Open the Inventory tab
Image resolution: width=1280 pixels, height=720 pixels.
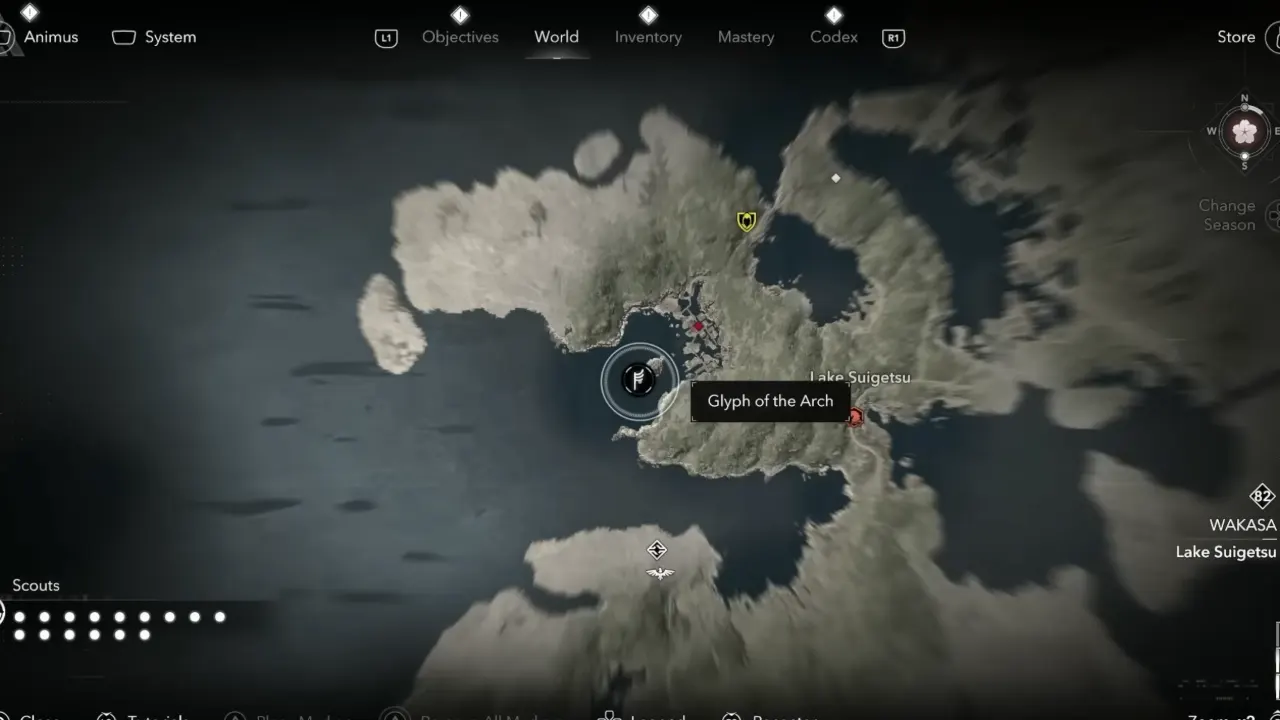(x=648, y=37)
